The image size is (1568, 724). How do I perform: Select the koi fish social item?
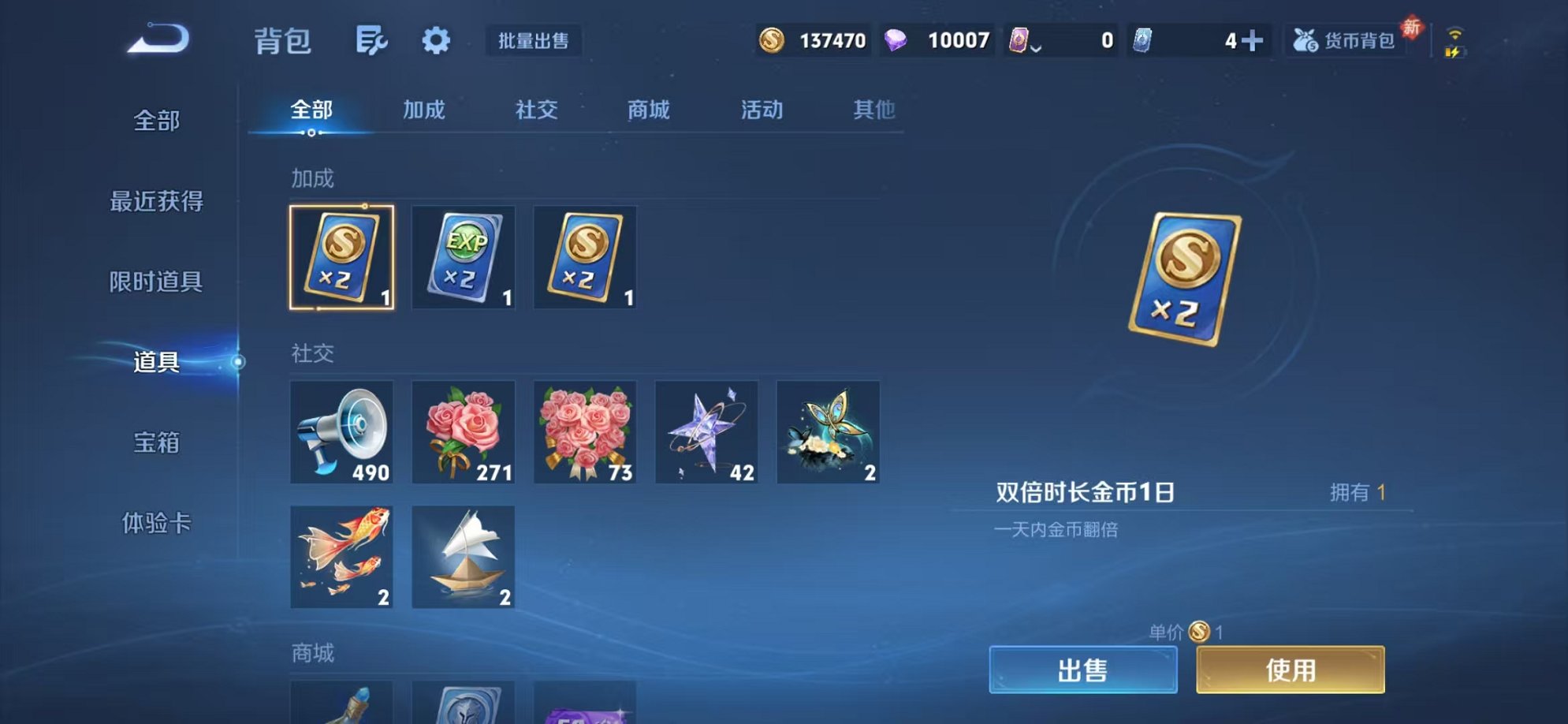[x=342, y=558]
